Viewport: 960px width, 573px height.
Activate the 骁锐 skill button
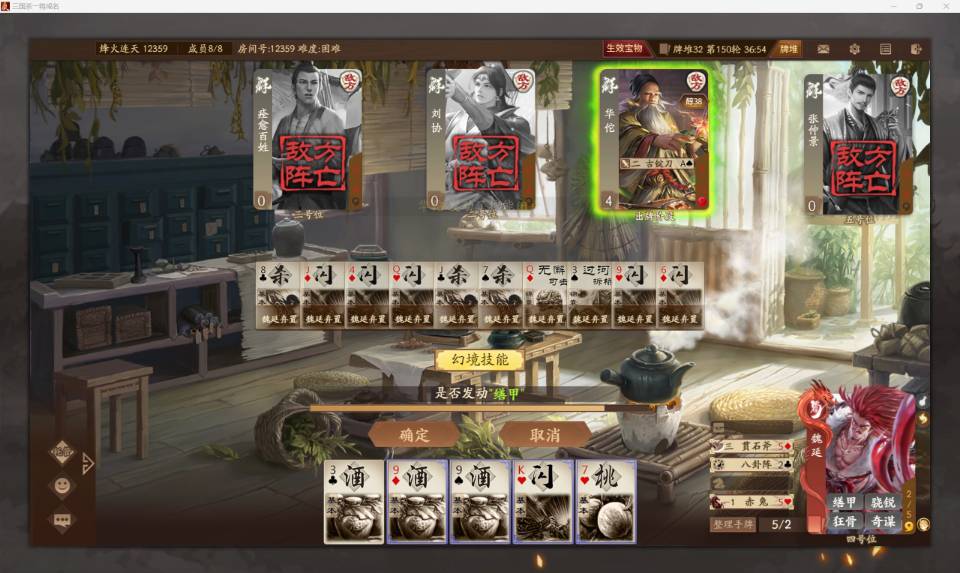[x=883, y=503]
